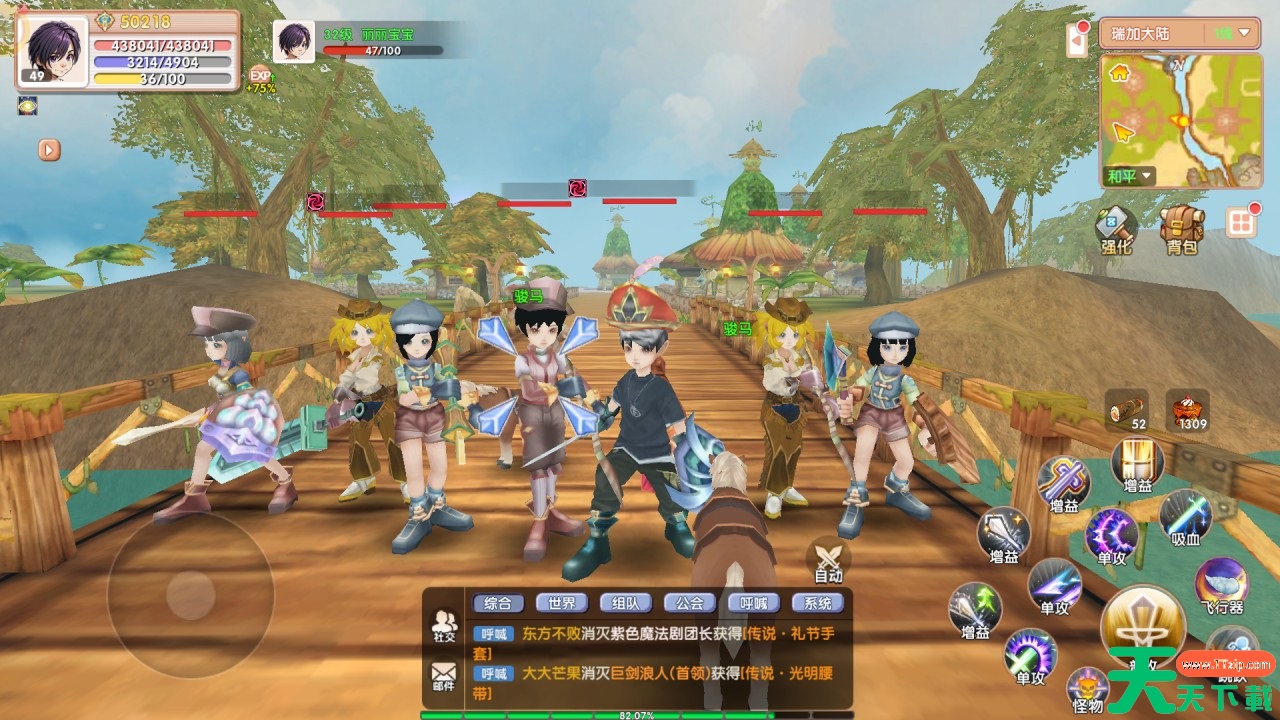Select the 组队 chat tab

[x=625, y=603]
